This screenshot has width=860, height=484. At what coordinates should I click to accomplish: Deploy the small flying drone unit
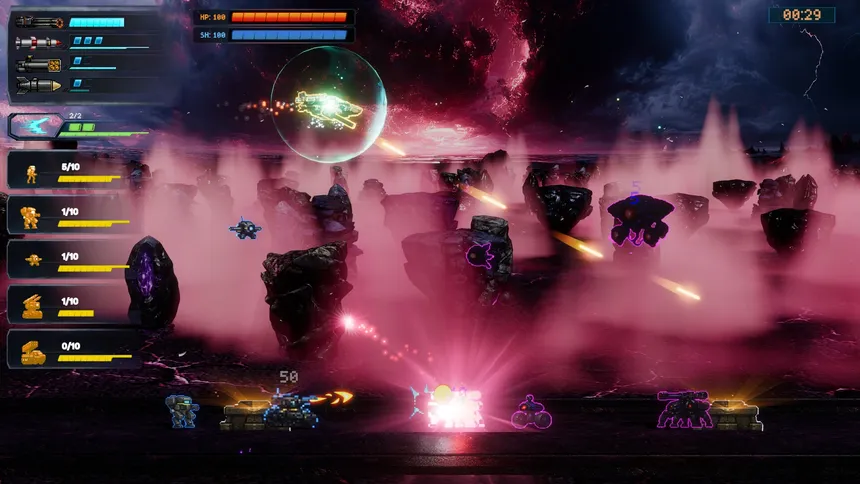tap(32, 260)
